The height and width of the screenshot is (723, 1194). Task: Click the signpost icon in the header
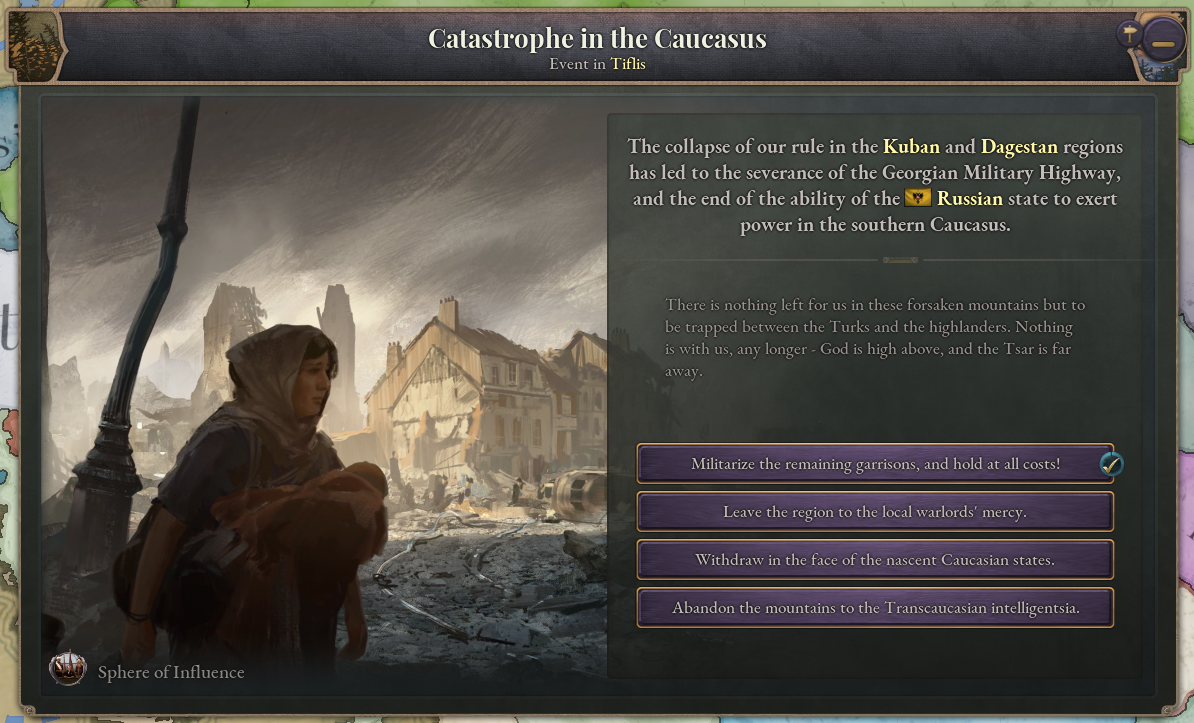[x=1129, y=35]
